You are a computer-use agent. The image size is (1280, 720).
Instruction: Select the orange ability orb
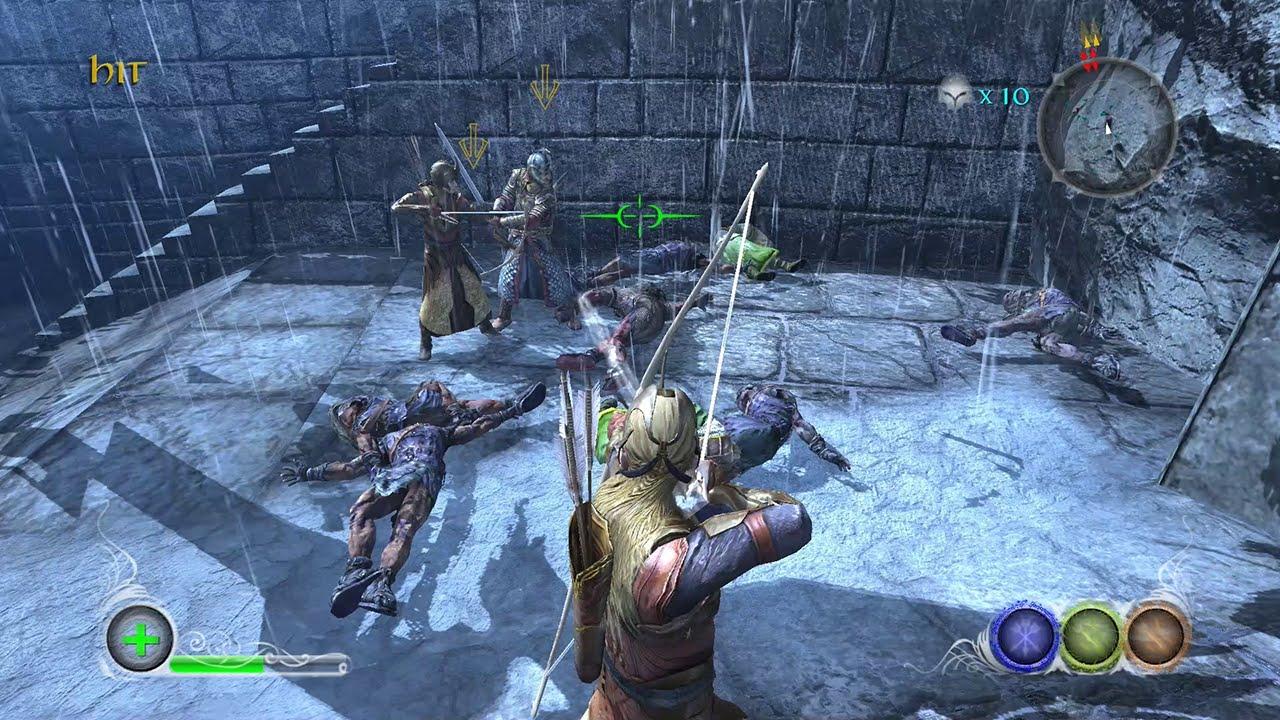tap(1155, 634)
